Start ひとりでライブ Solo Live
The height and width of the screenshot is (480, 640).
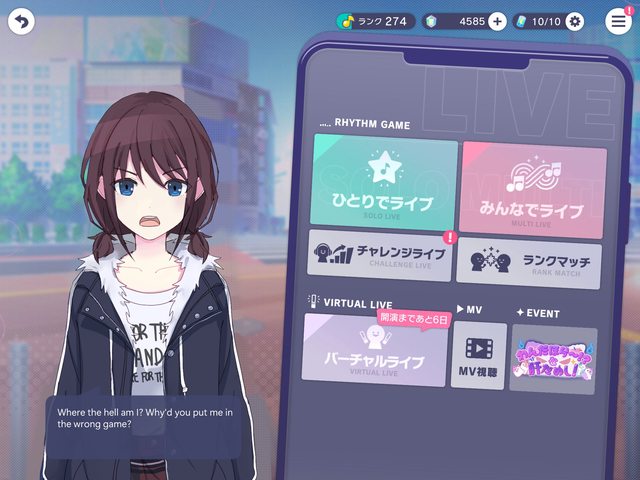[385, 183]
